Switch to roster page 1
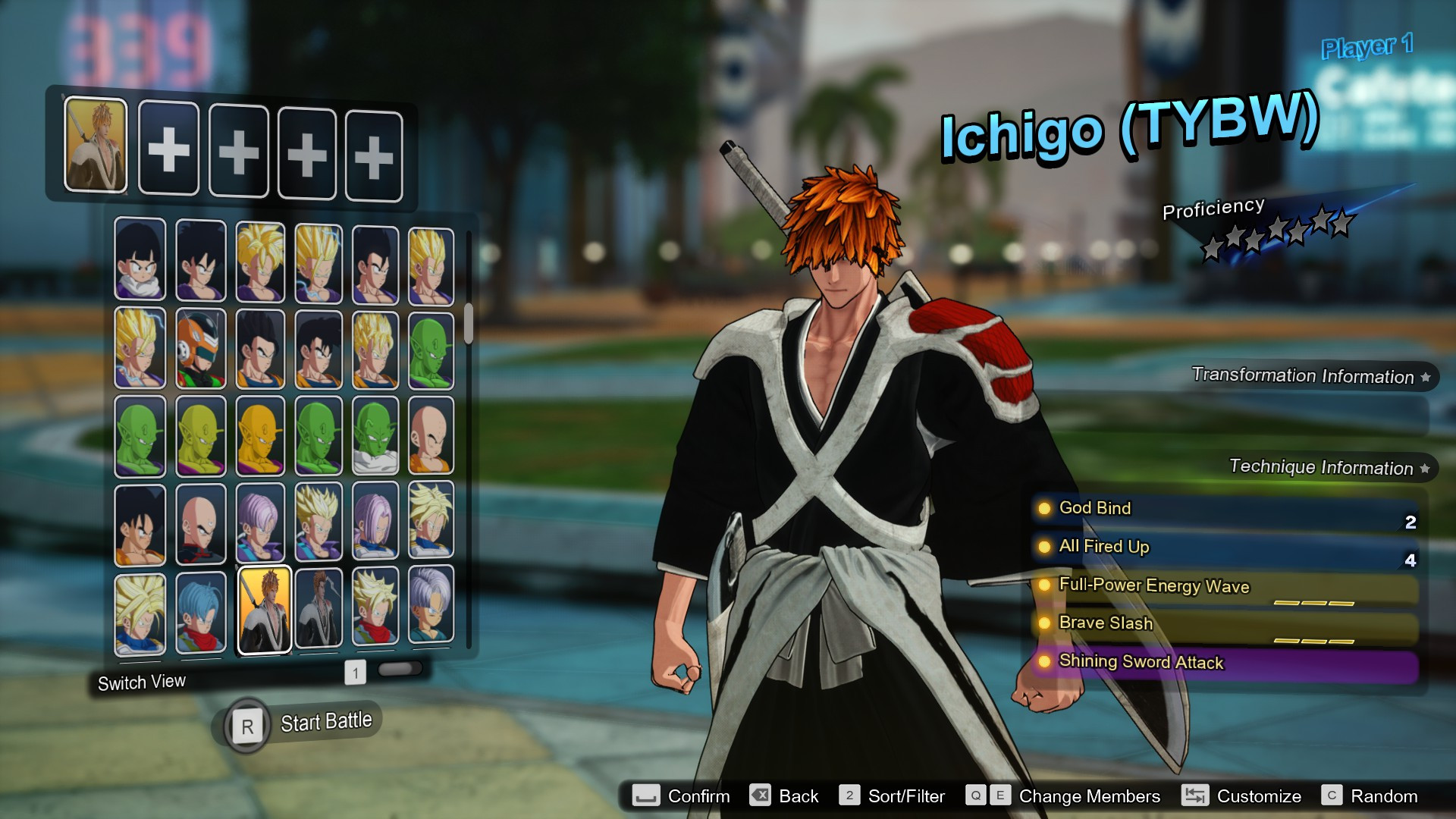The width and height of the screenshot is (1456, 819). 354,672
